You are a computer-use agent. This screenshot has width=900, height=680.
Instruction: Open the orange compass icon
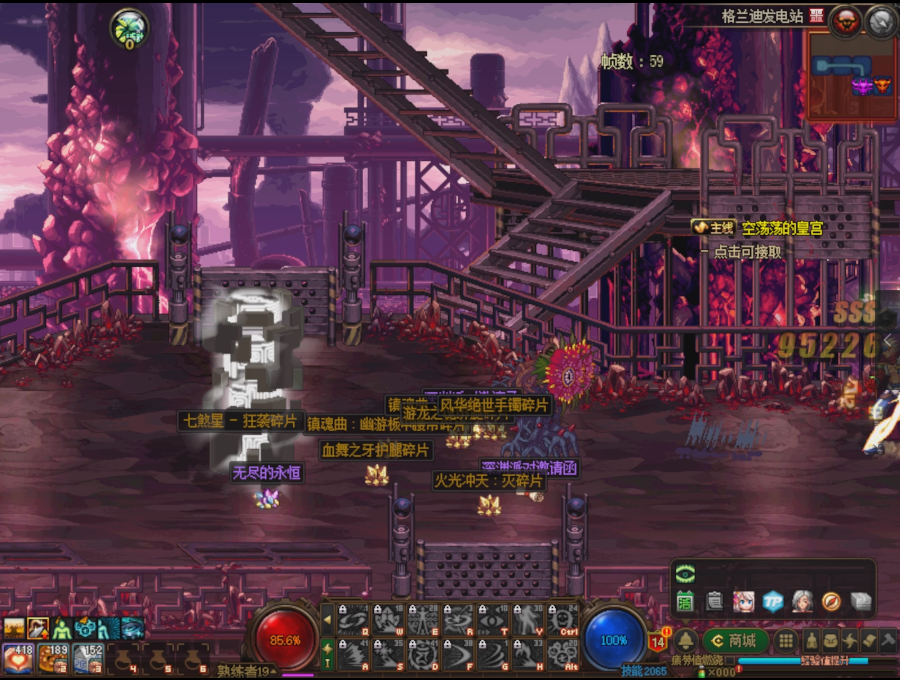[x=831, y=601]
